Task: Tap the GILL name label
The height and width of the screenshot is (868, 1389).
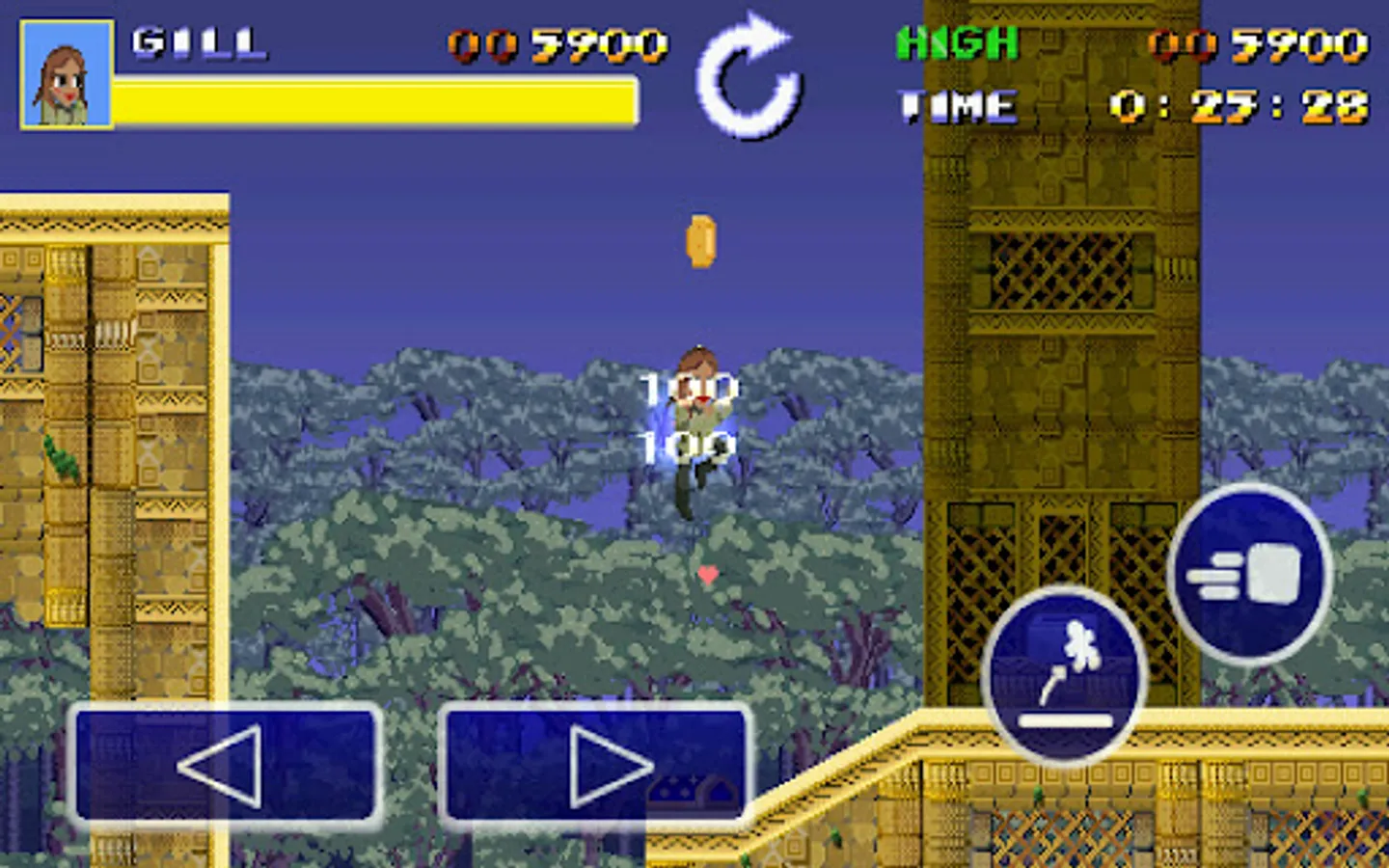Action: (x=198, y=42)
